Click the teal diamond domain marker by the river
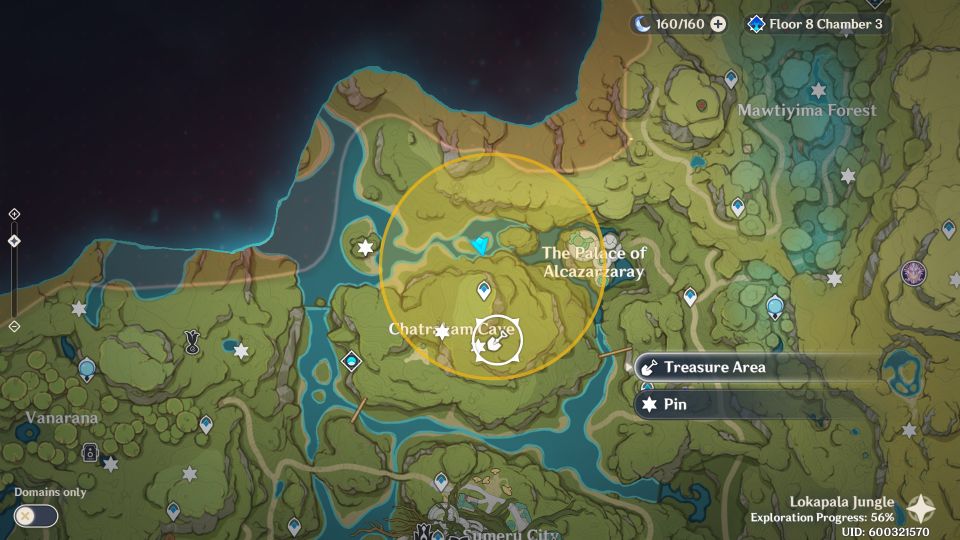960x540 pixels. tap(351, 360)
